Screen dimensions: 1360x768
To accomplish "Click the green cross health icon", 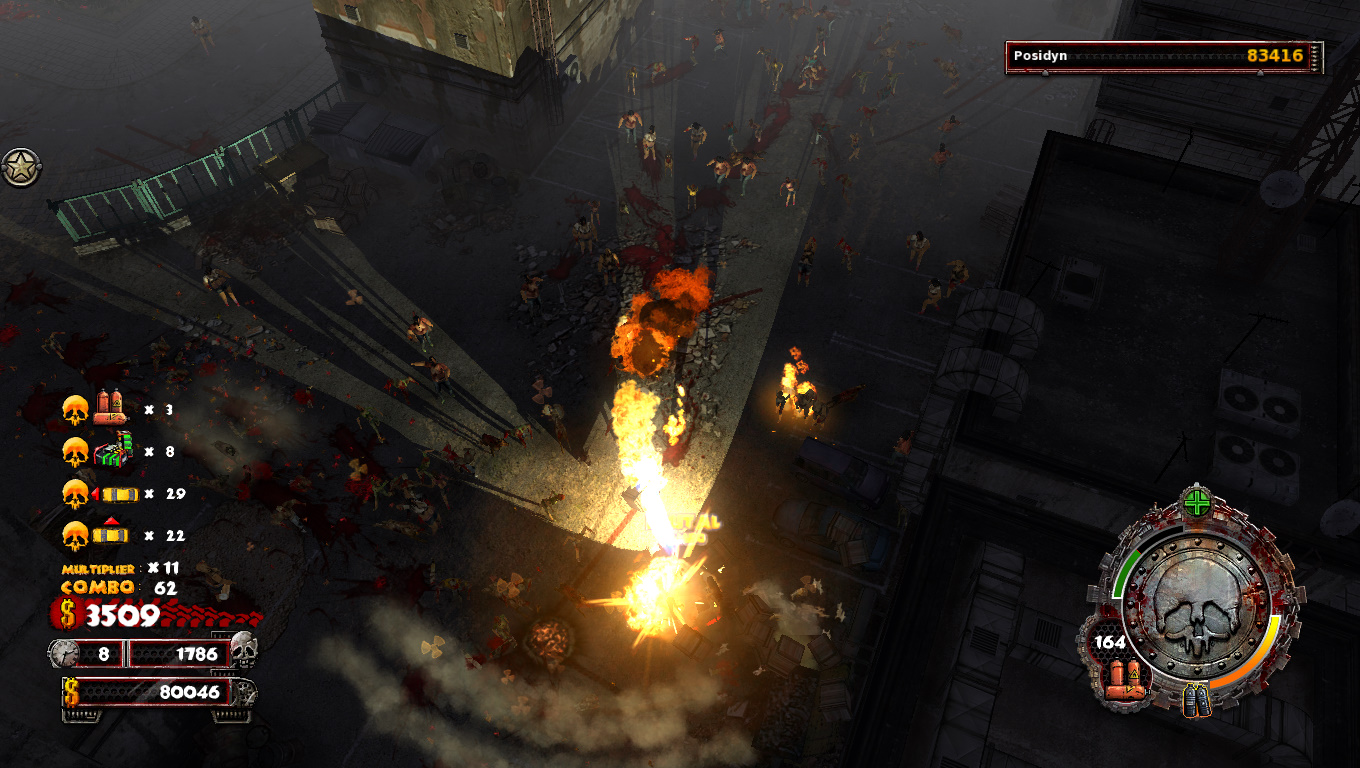I will tap(1197, 501).
